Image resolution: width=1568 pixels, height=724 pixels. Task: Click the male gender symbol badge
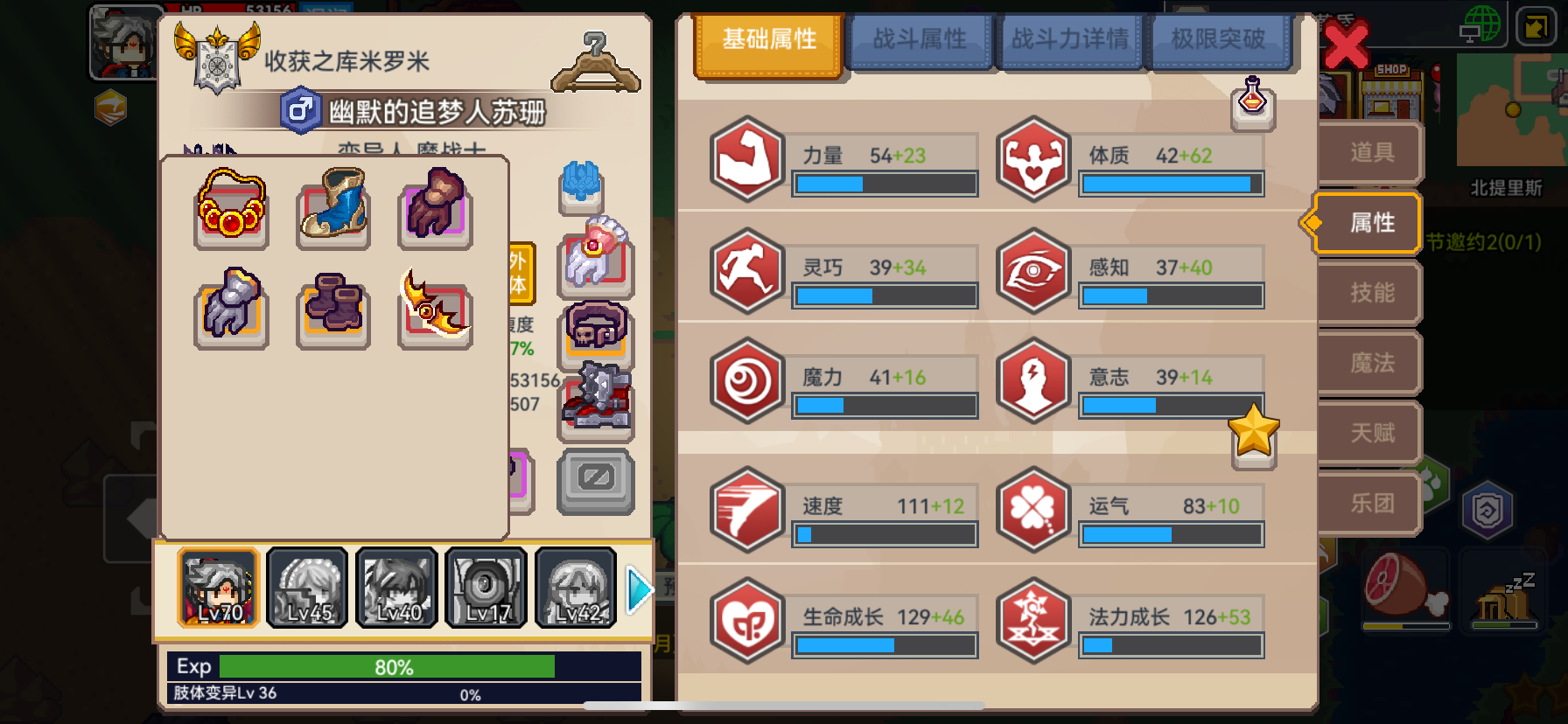(x=301, y=111)
